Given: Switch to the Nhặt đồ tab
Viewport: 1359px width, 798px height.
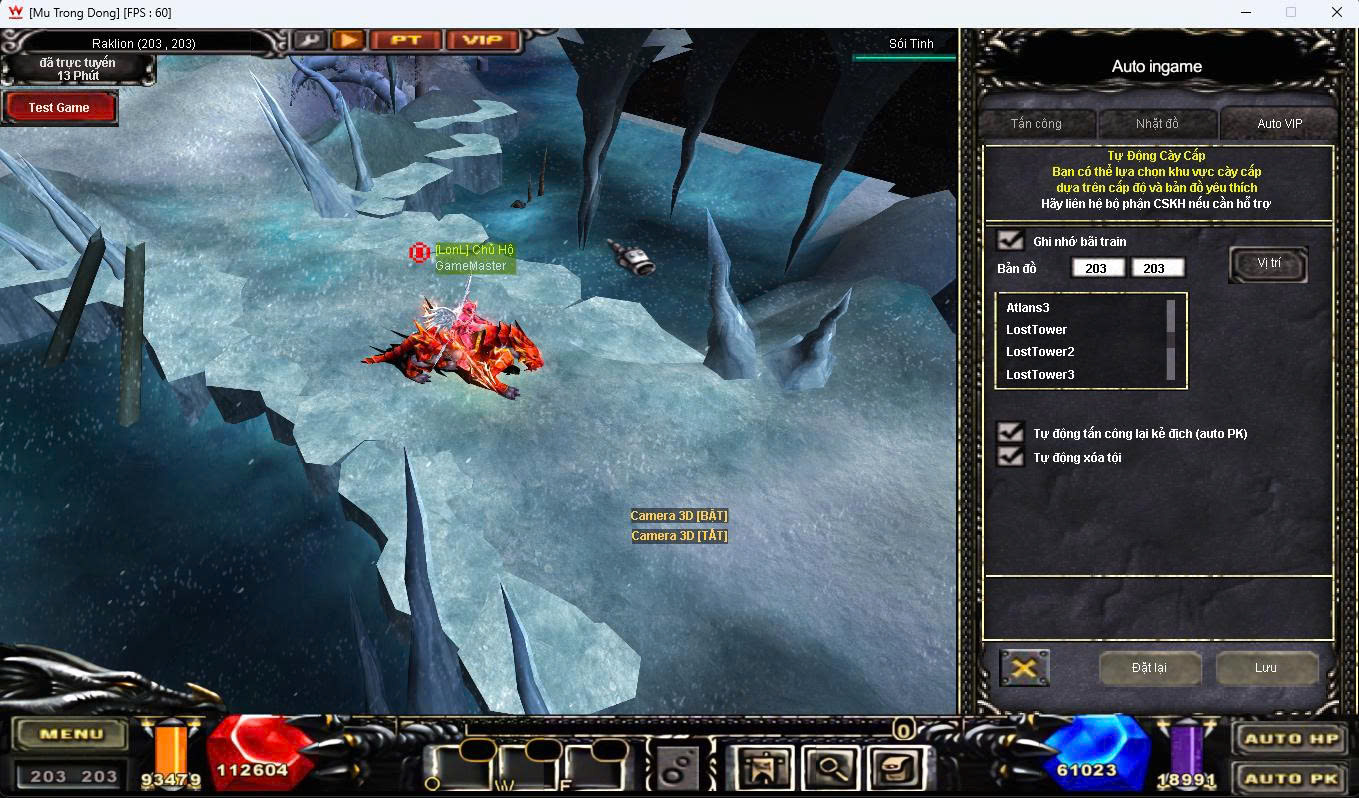Looking at the screenshot, I should pyautogui.click(x=1157, y=124).
